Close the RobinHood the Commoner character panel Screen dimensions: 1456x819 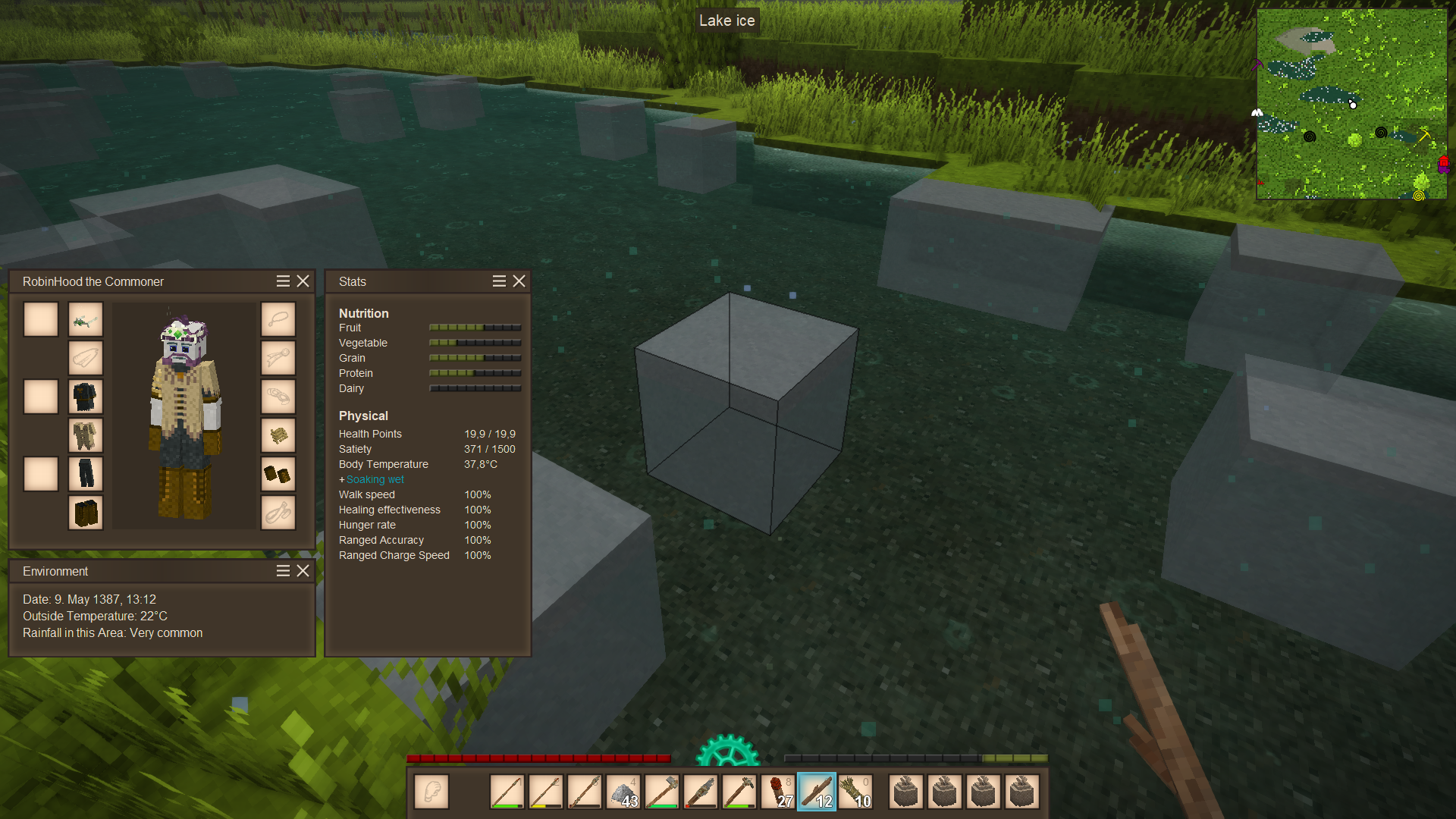click(303, 281)
